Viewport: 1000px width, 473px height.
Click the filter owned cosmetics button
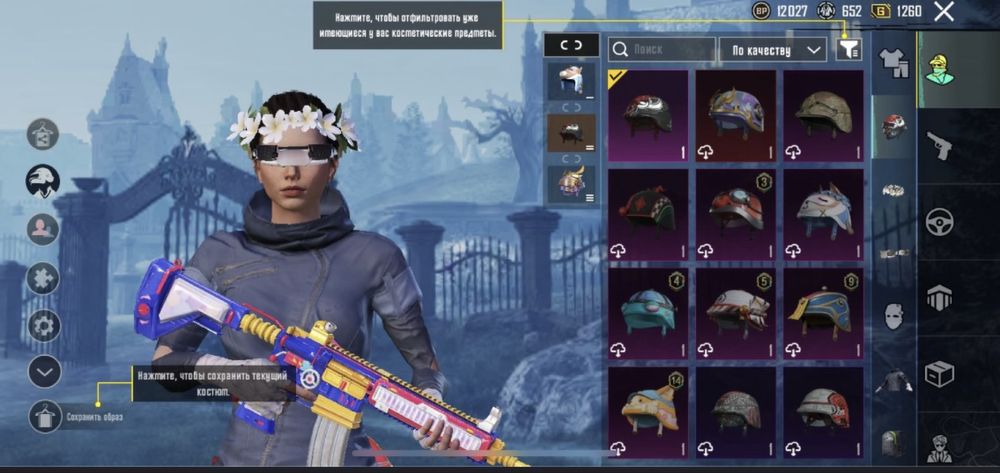click(x=849, y=49)
